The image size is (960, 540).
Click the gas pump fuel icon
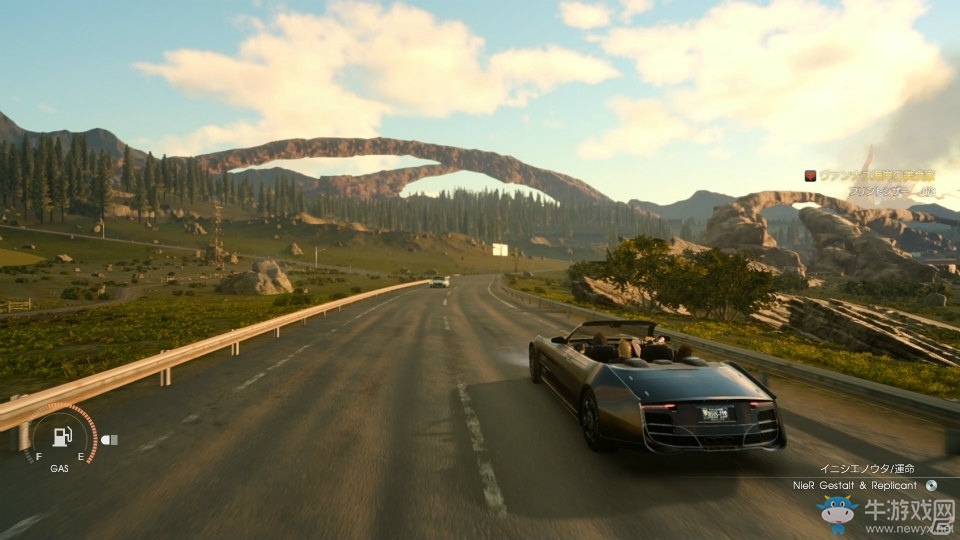pos(61,437)
